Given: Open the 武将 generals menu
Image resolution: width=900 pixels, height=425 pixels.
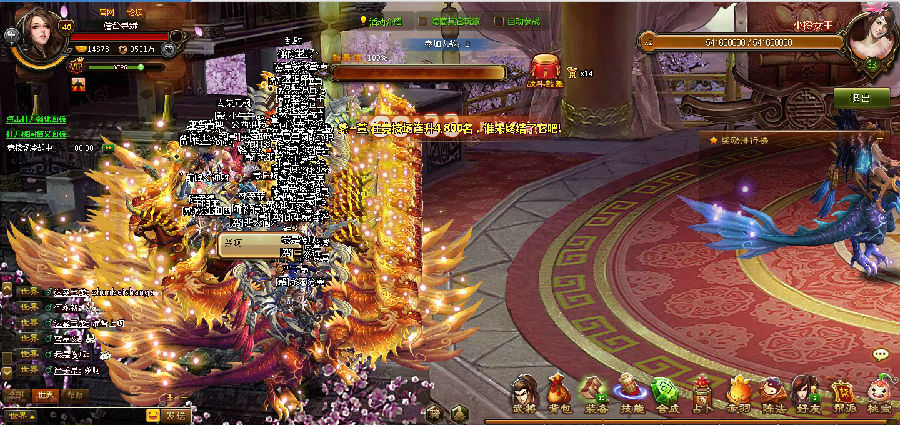Looking at the screenshot, I should tap(525, 394).
